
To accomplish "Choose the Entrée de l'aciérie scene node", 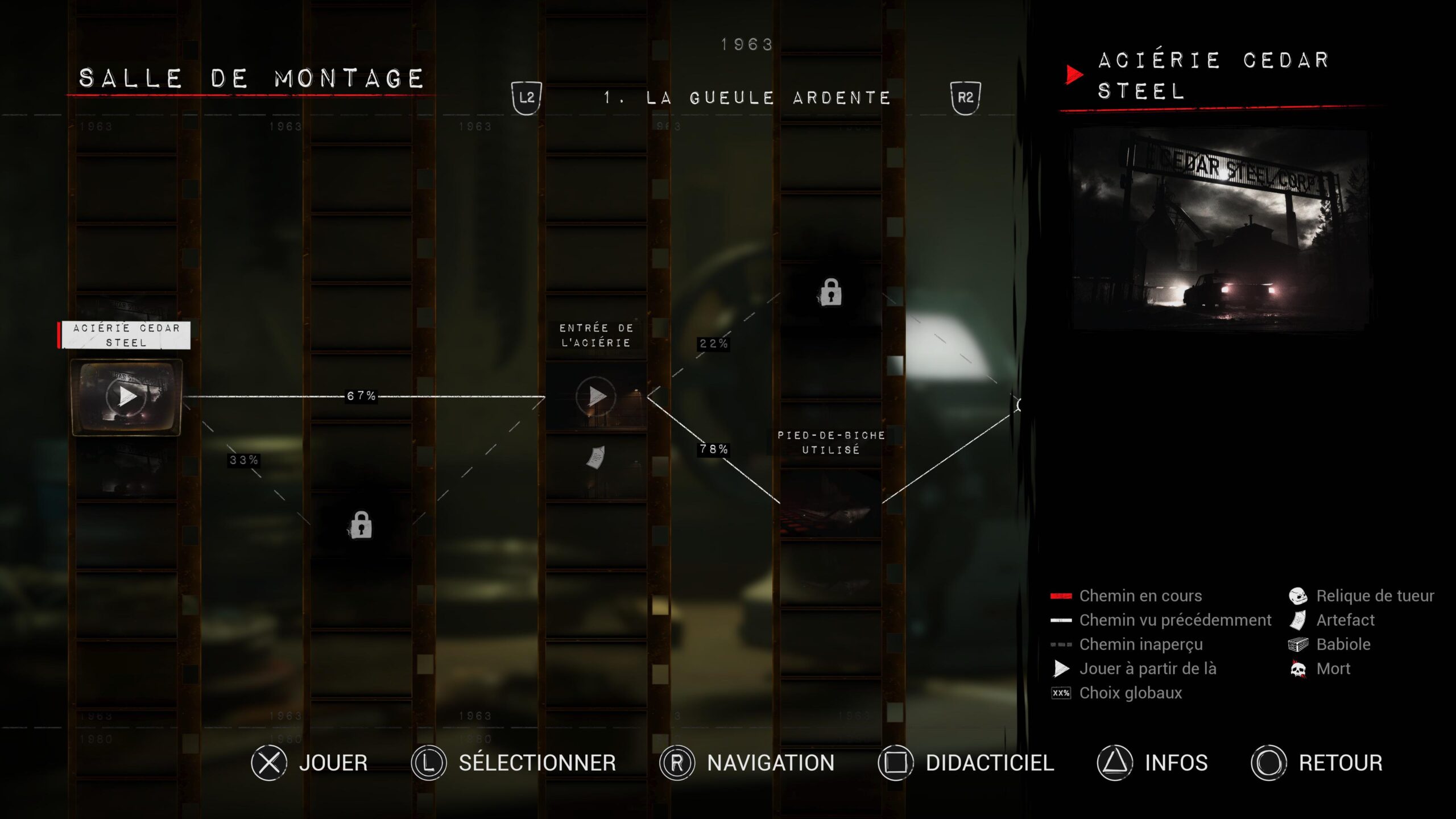I will click(x=595, y=396).
